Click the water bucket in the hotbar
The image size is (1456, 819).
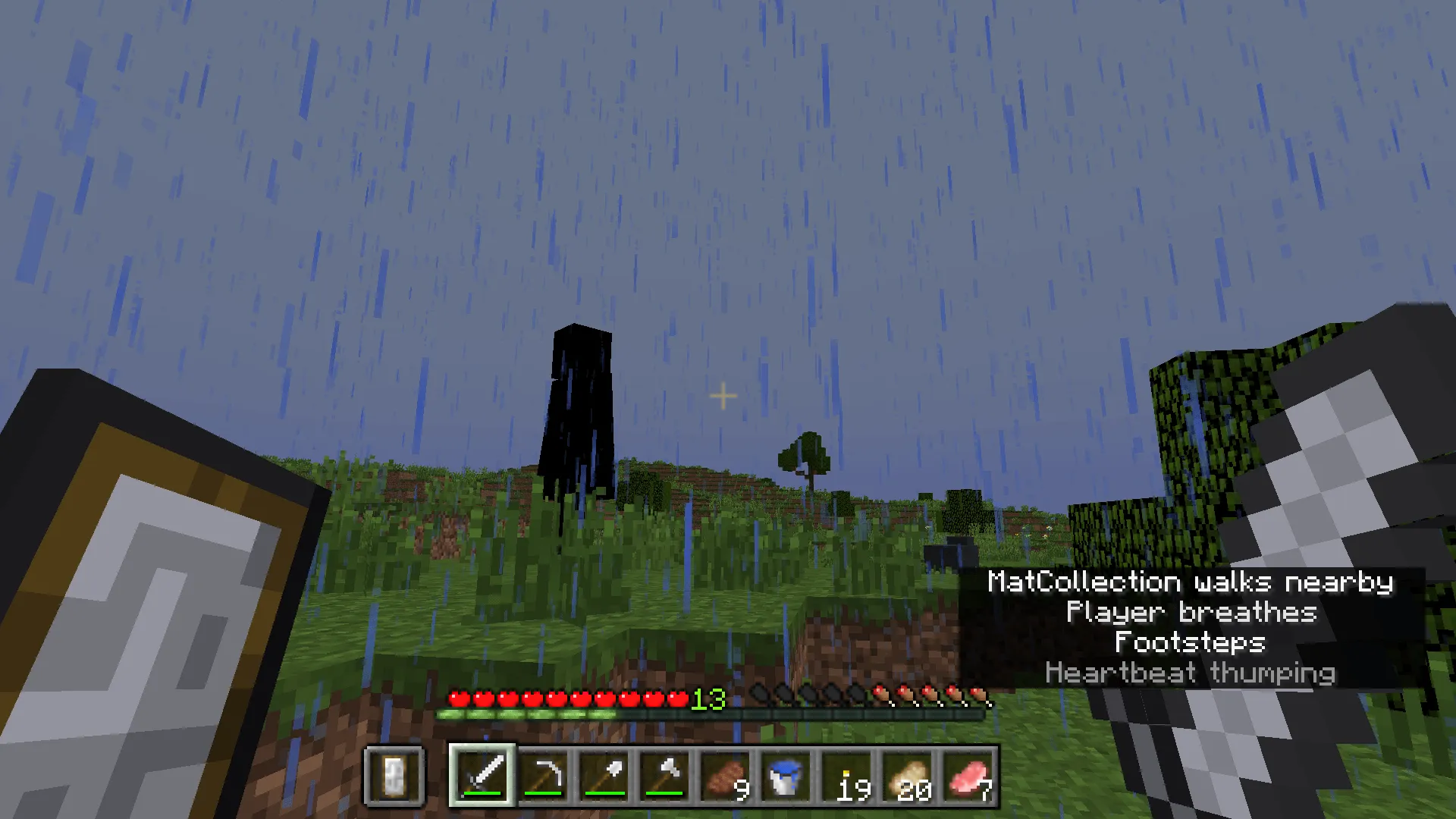(786, 777)
